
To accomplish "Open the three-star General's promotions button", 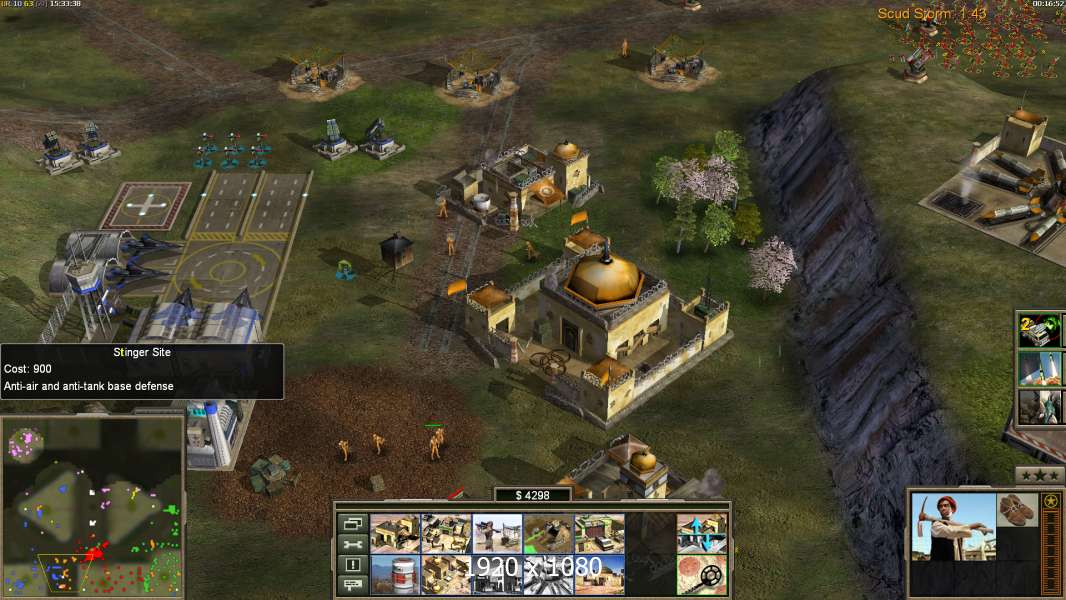I will tap(1039, 474).
